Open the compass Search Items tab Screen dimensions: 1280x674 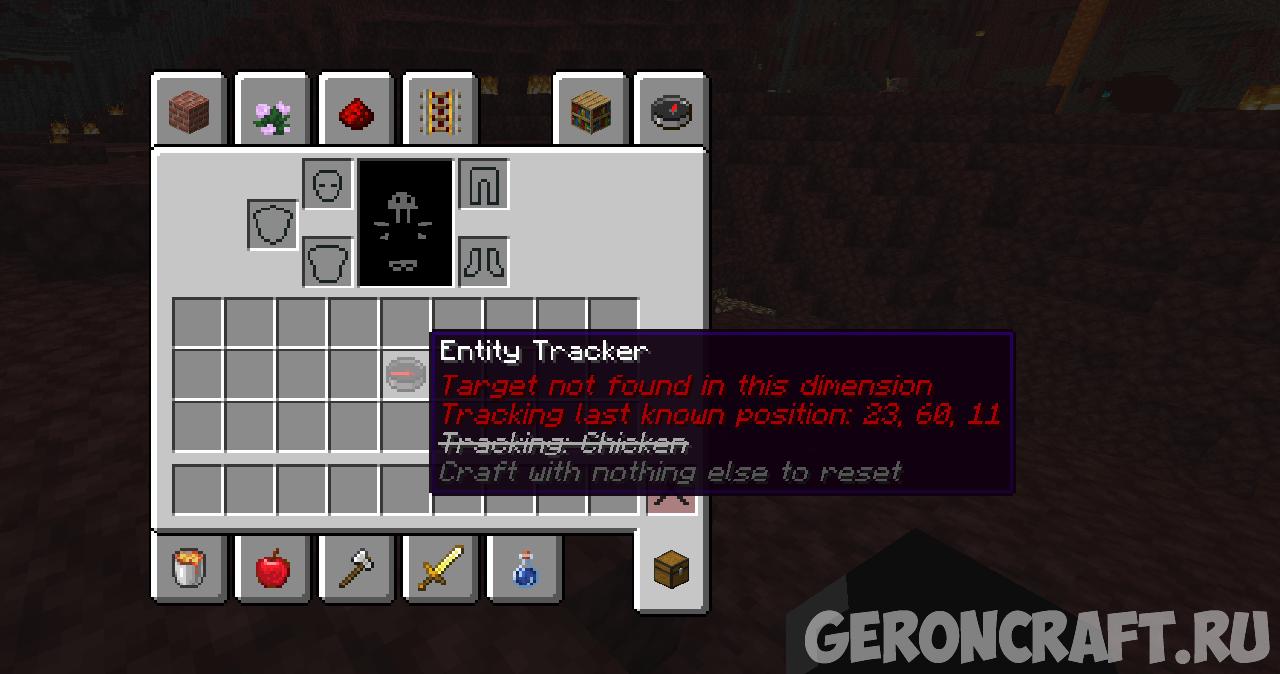click(671, 112)
